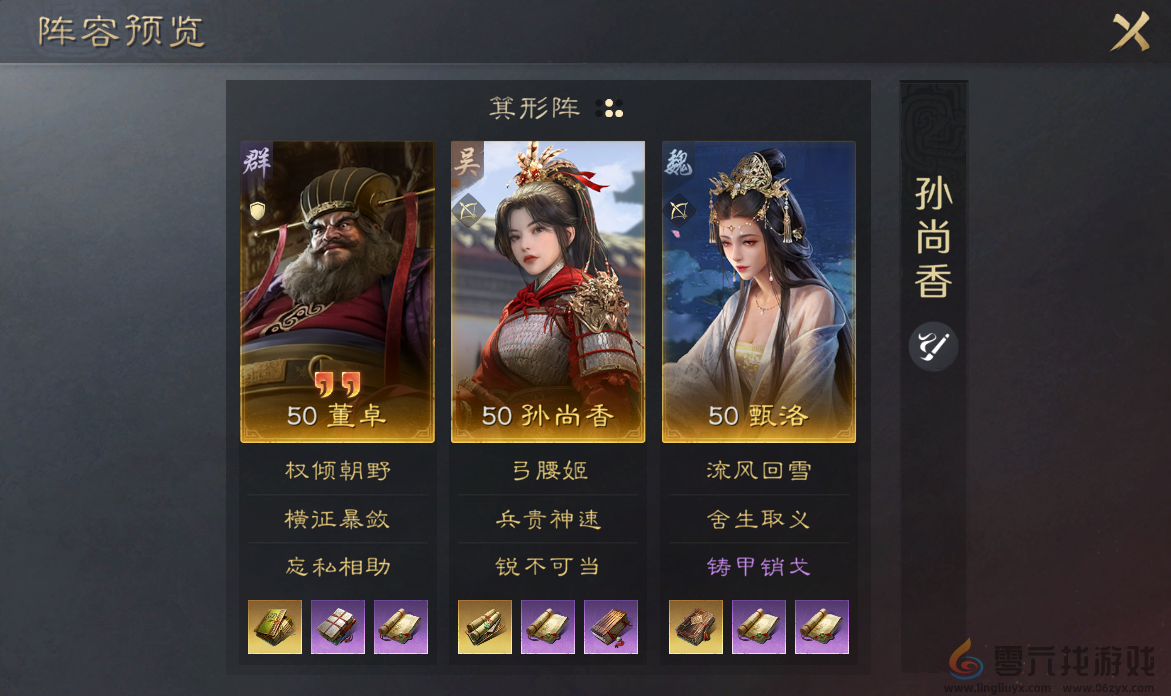Close the 阵容预览 lineup preview screen

point(1131,33)
